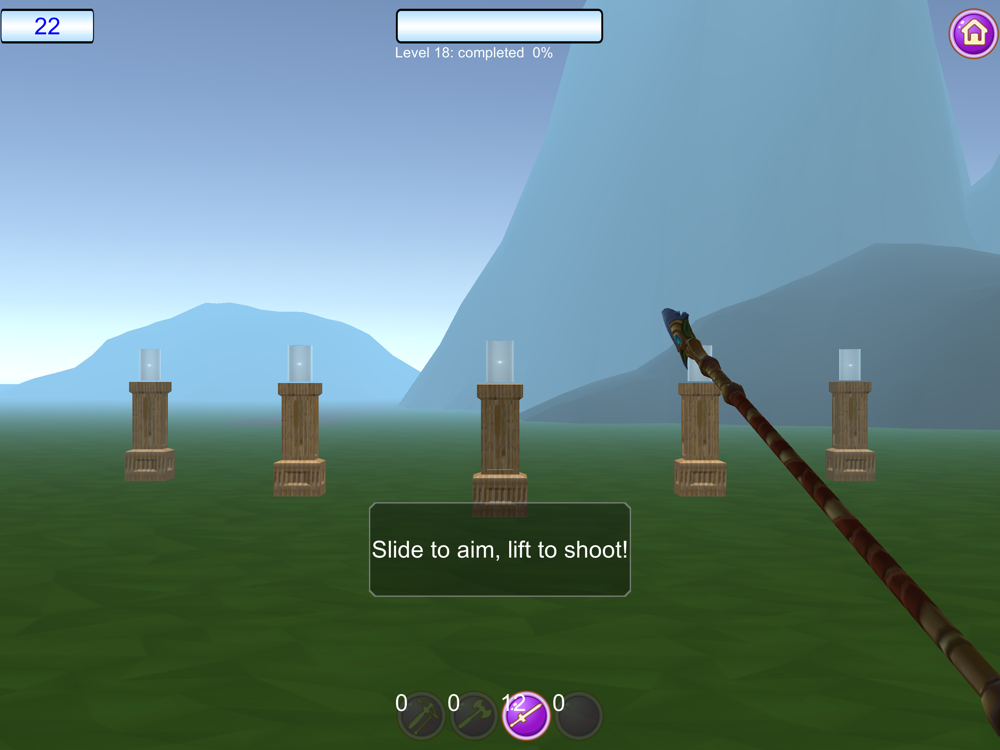Select the purple sword weapon slot
Image resolution: width=1000 pixels, height=750 pixels.
(526, 716)
